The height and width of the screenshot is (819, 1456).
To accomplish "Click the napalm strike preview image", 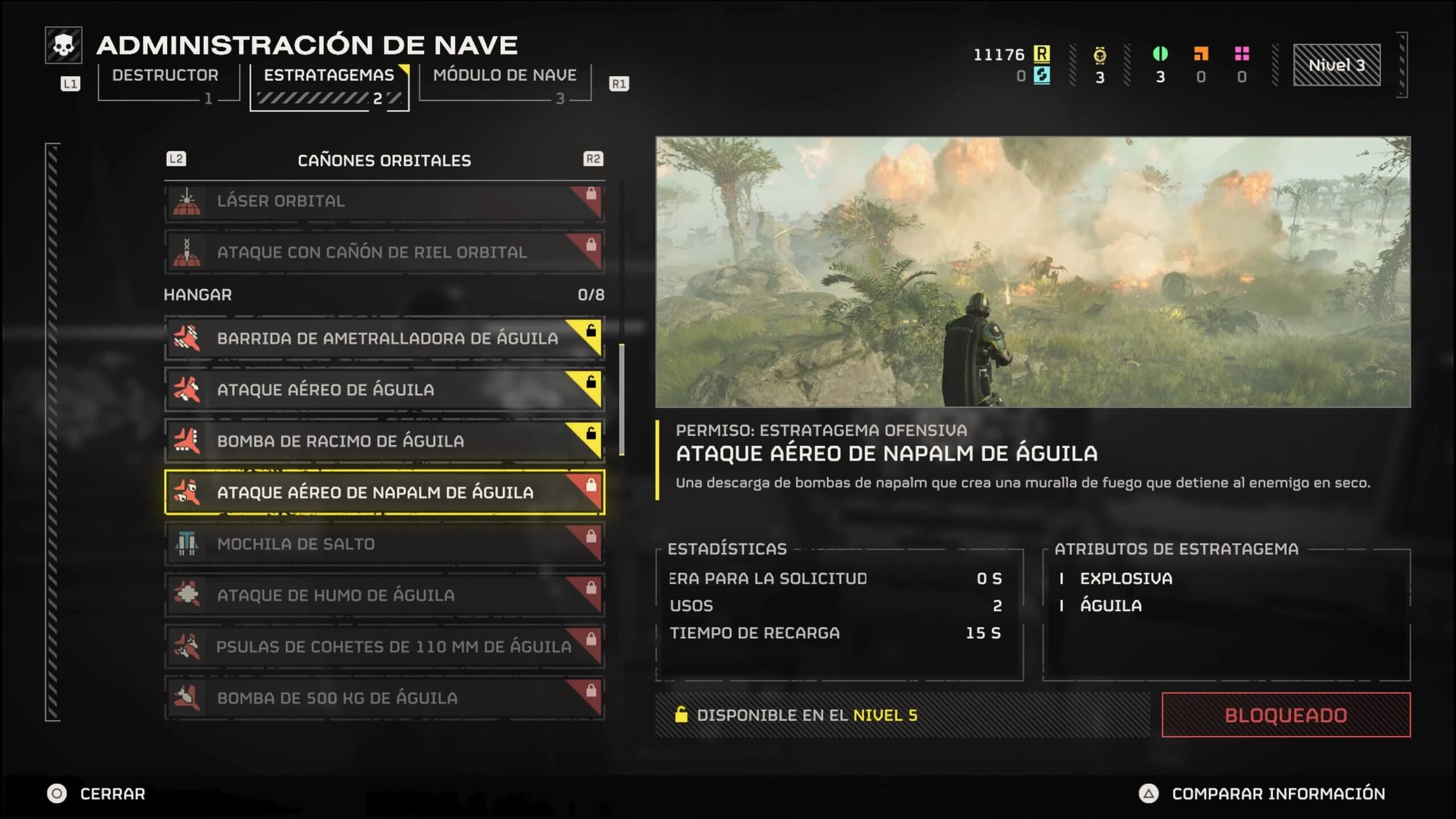I will 1032,272.
